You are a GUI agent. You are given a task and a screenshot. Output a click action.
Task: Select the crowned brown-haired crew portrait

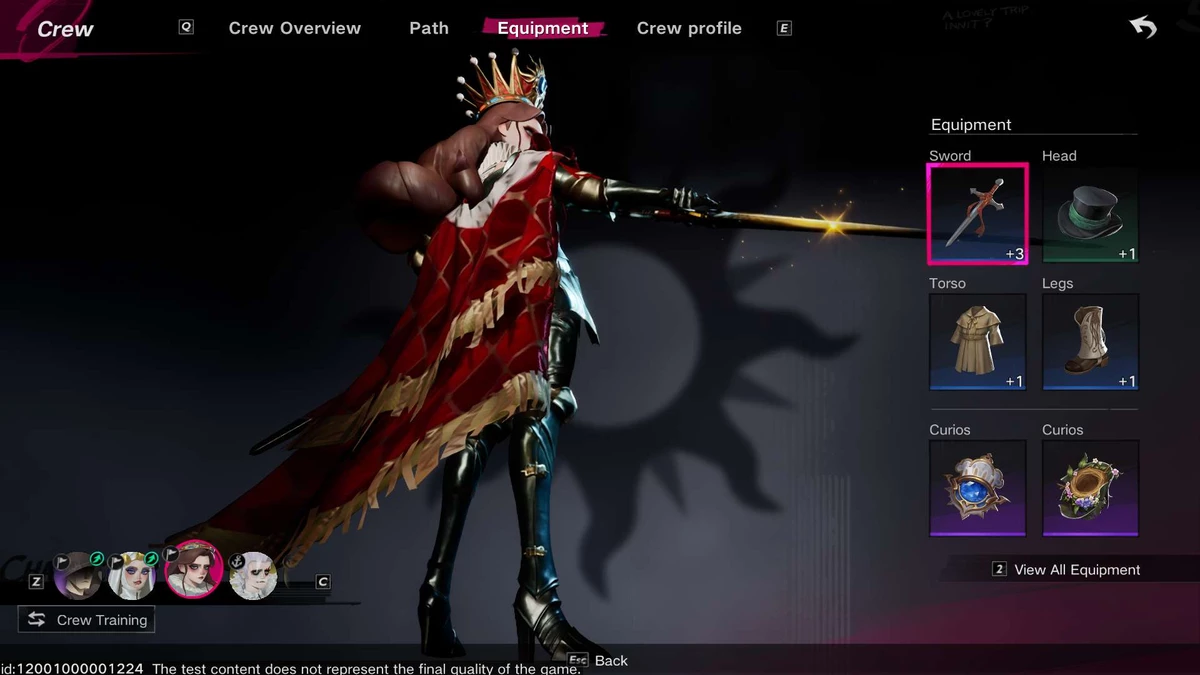192,570
